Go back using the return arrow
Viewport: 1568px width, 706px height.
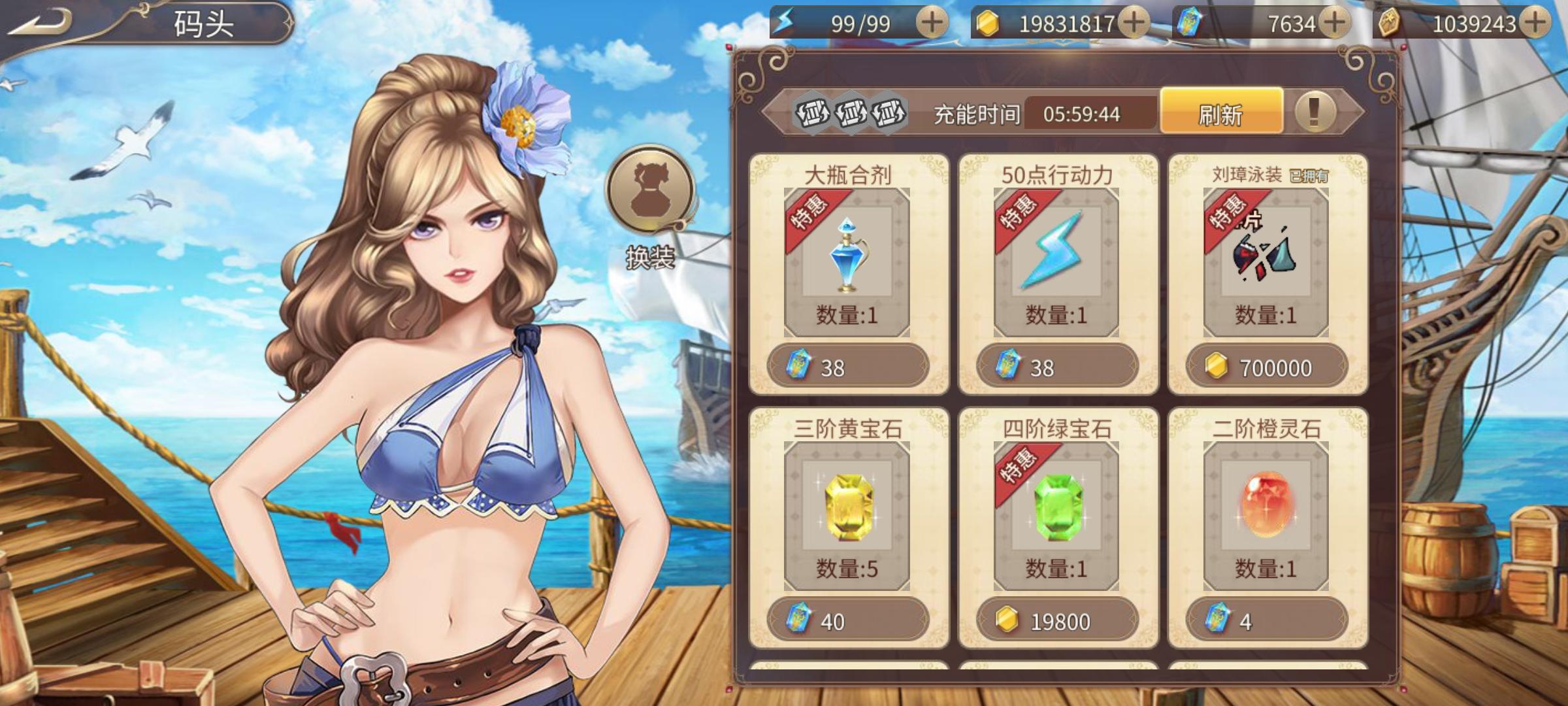coord(41,24)
